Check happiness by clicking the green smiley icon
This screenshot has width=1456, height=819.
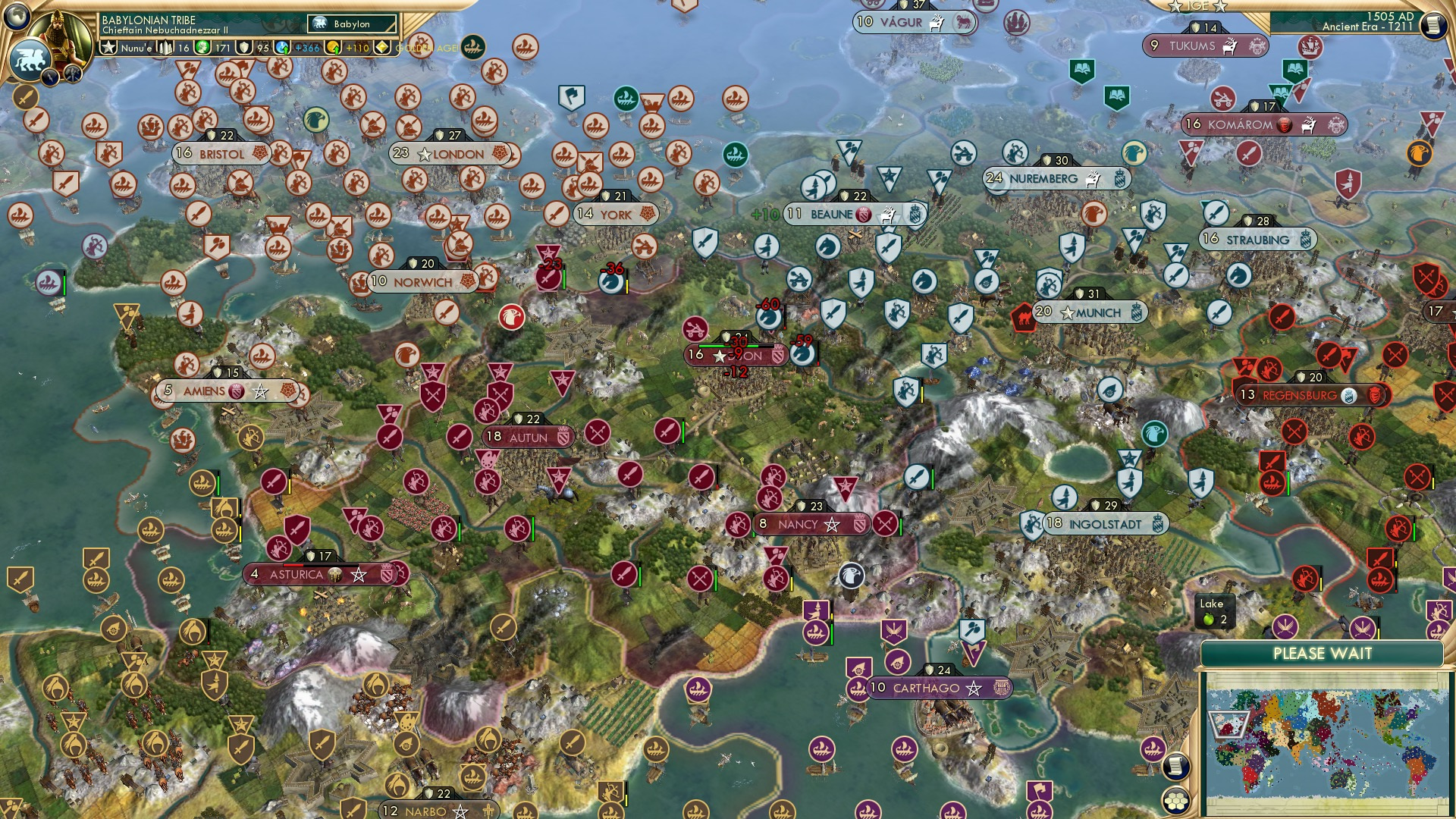tap(203, 47)
